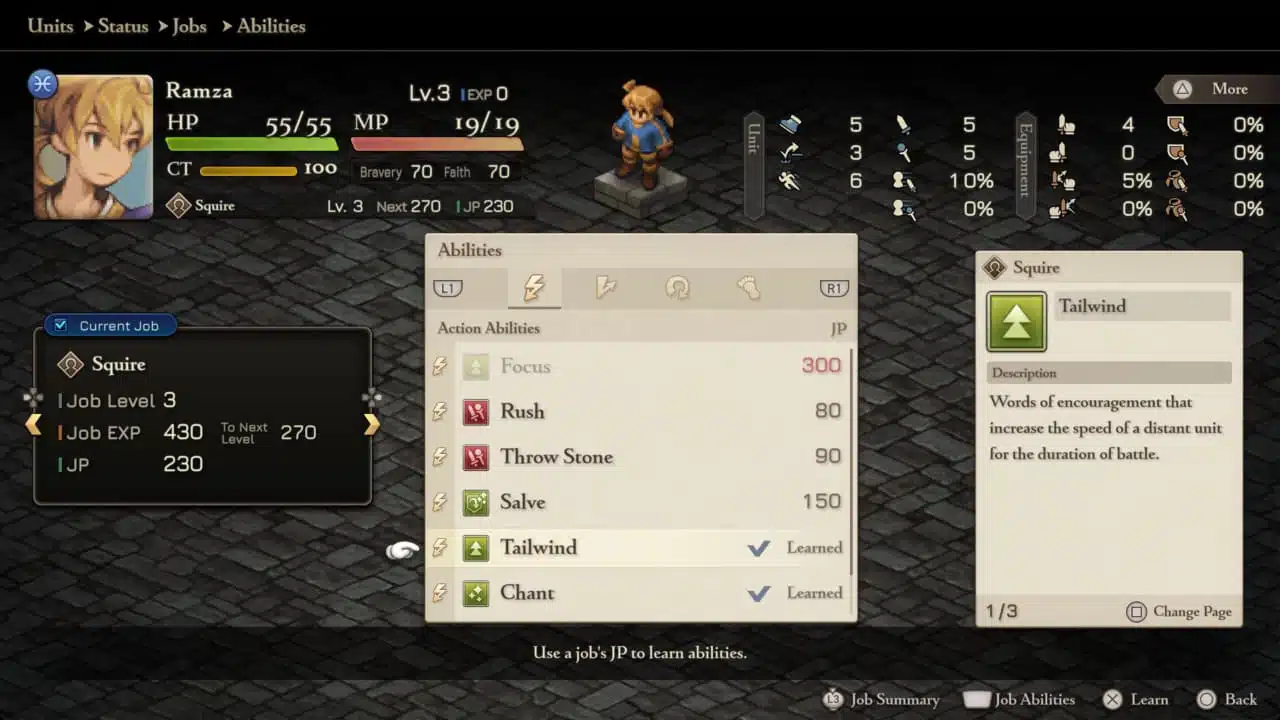Highlight the Tailwind ability row
This screenshot has height=720, width=1280.
coord(640,548)
